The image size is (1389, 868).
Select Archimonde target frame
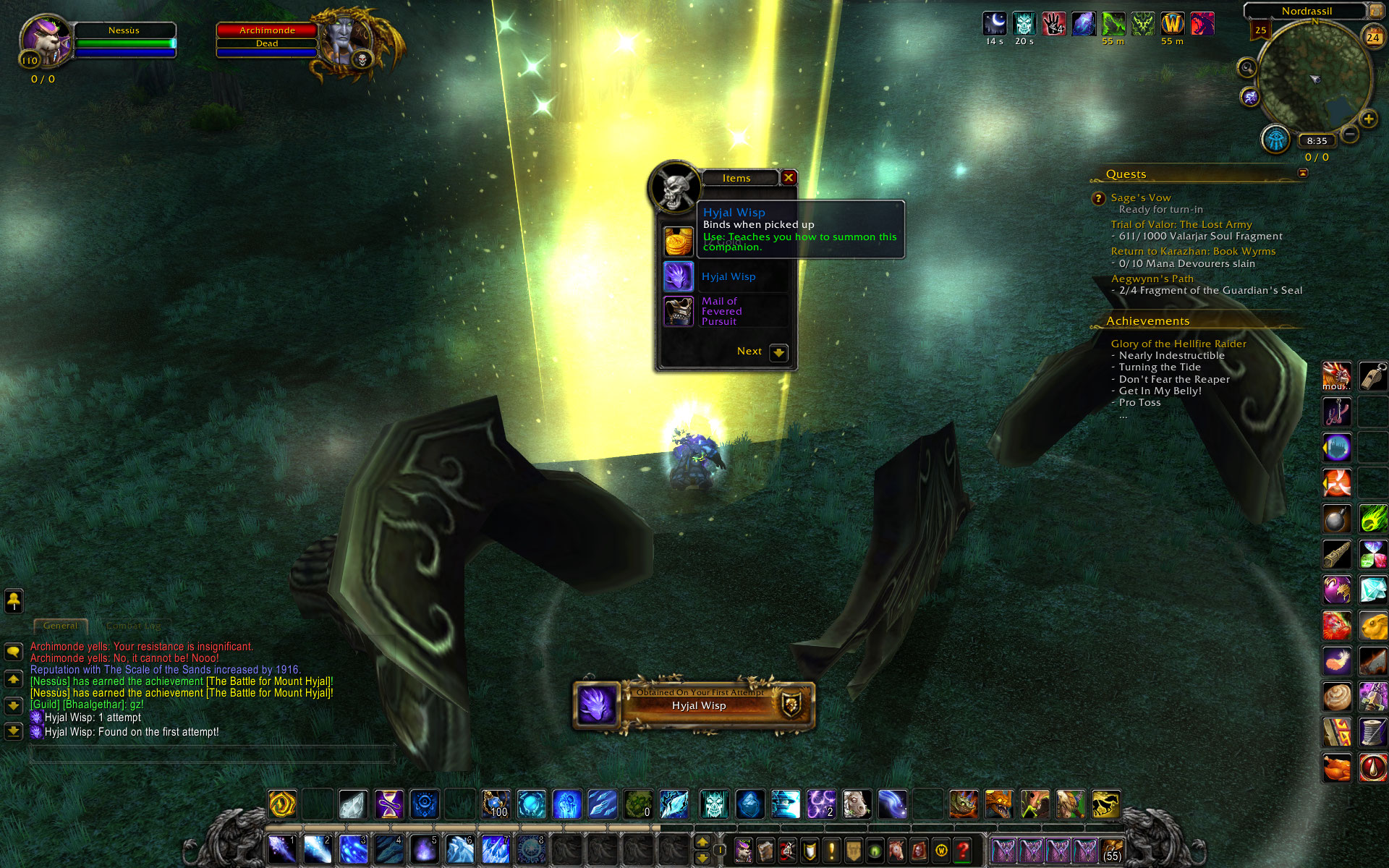coord(267,30)
